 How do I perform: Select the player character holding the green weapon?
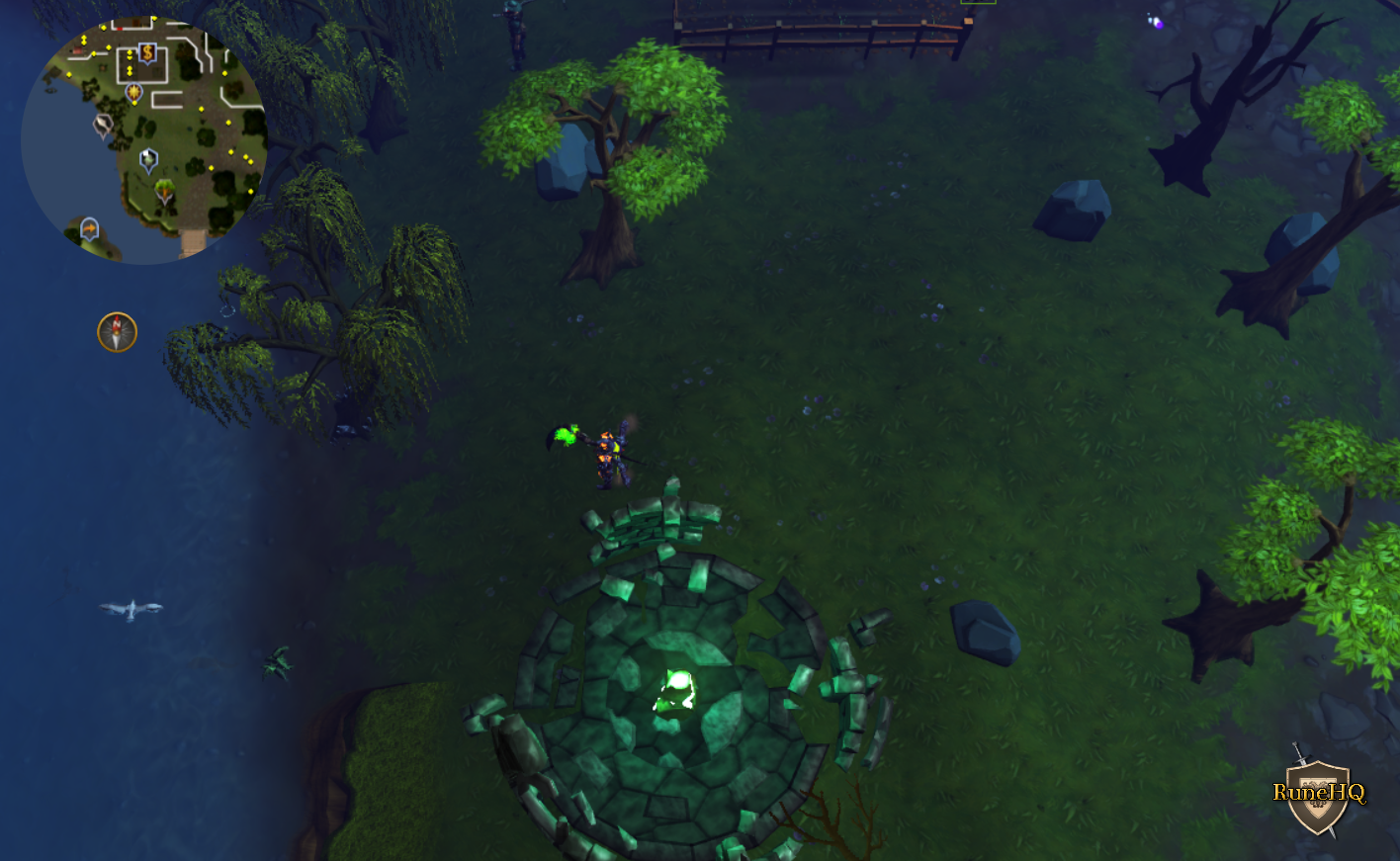610,455
